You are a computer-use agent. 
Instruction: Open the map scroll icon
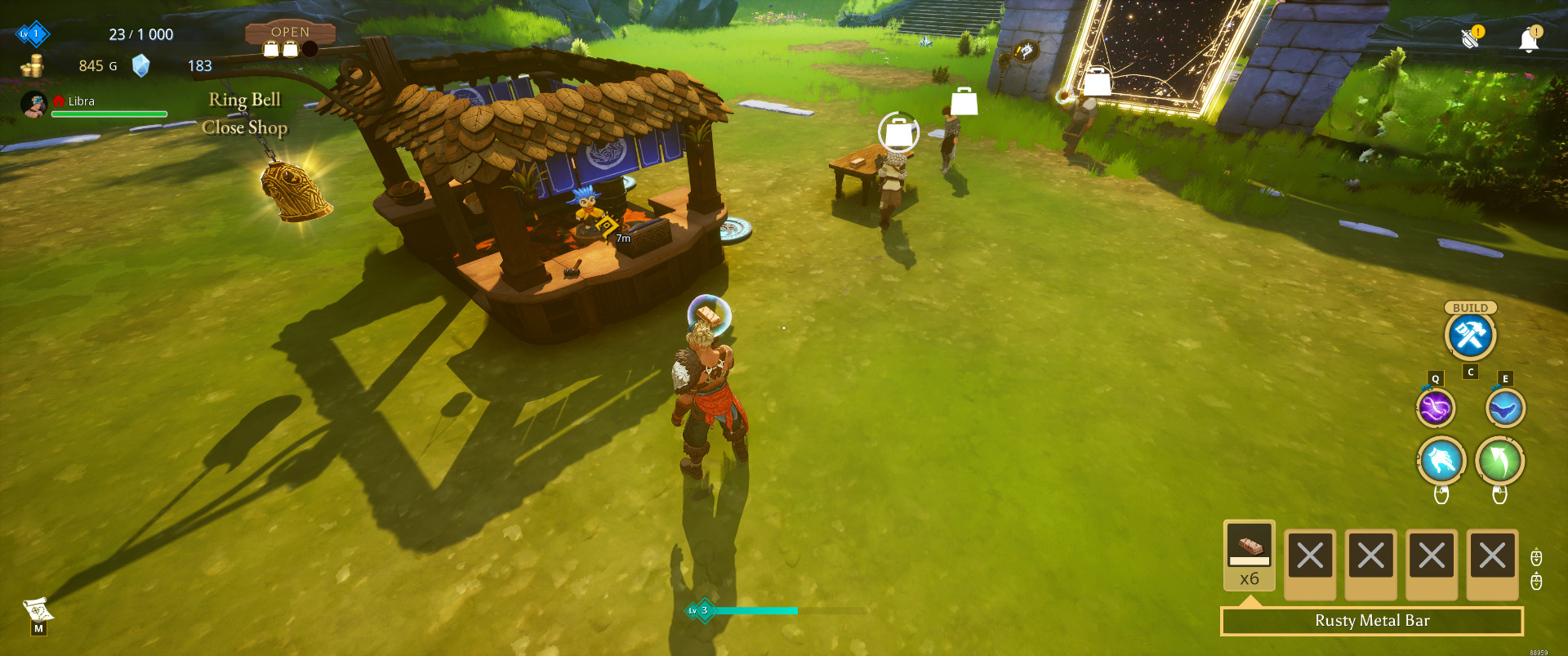coord(38,609)
